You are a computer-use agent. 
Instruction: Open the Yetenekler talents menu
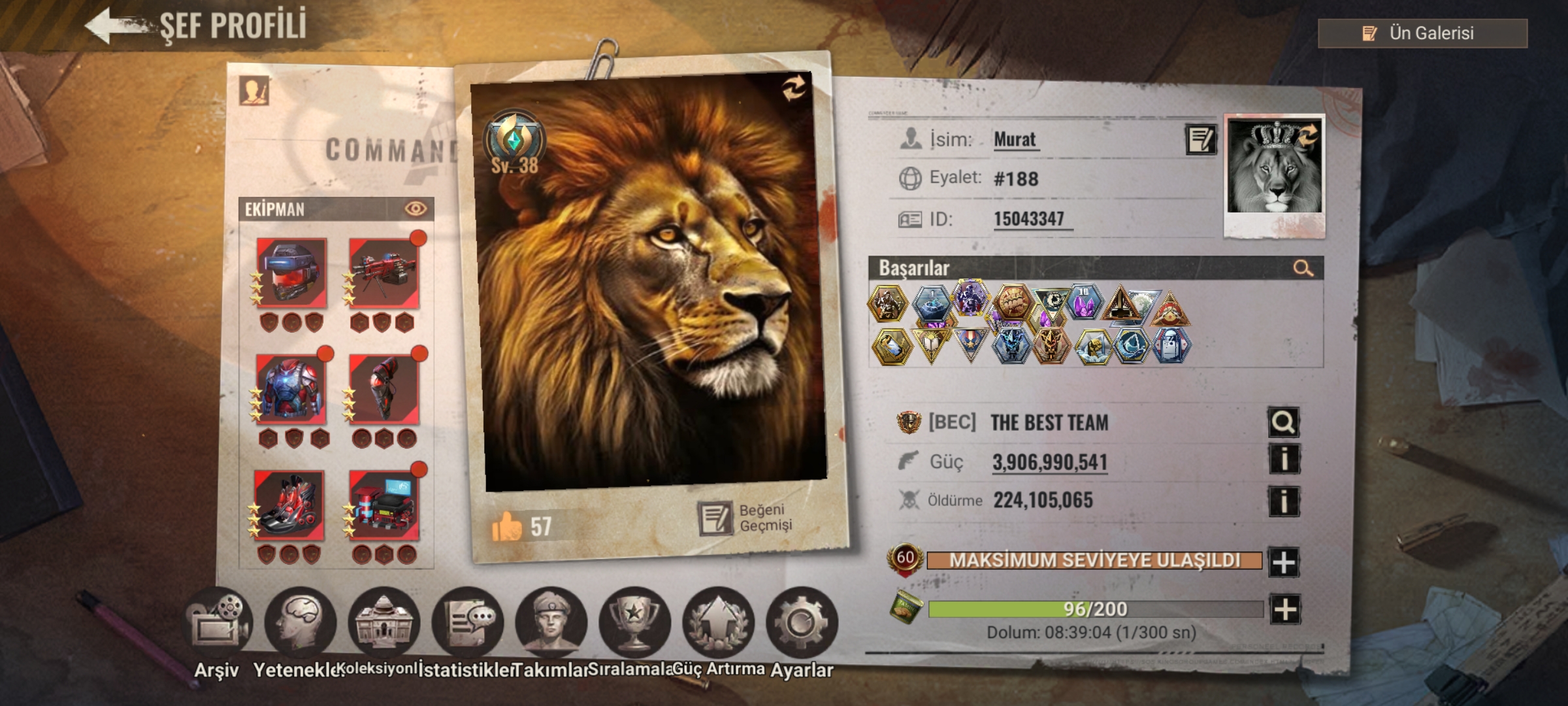coord(300,624)
